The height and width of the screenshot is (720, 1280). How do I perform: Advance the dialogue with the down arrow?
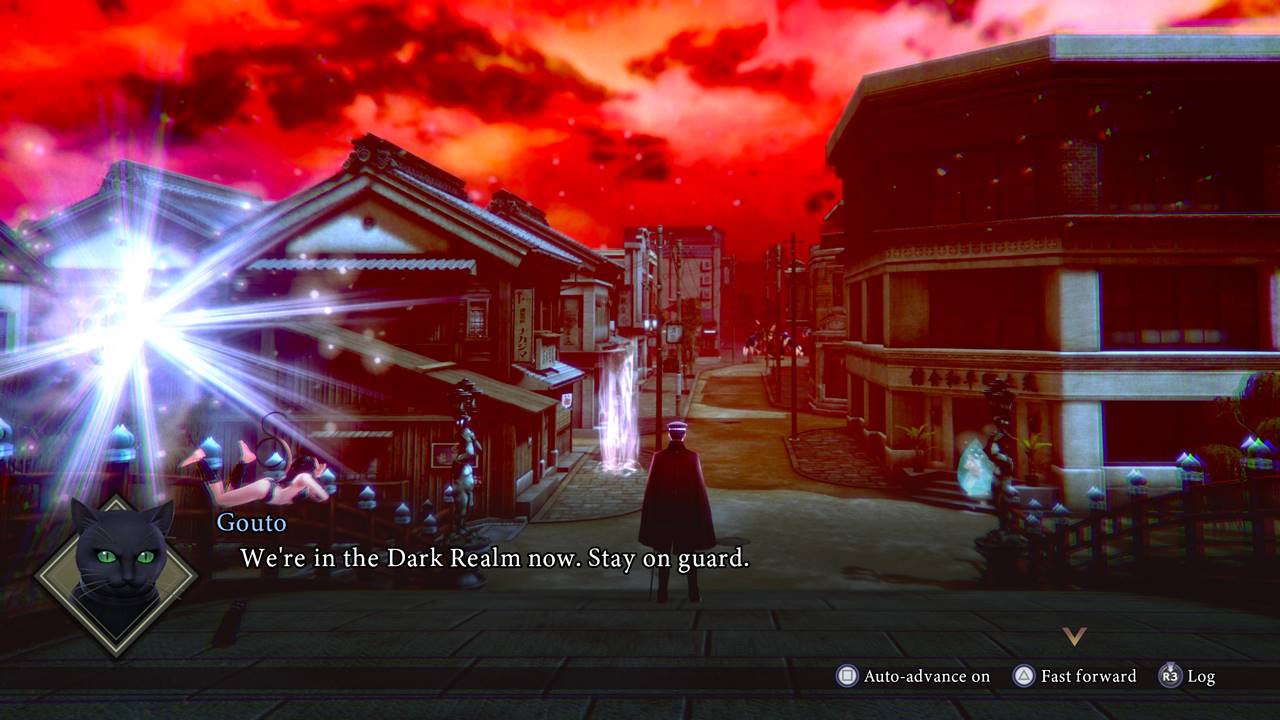click(1074, 637)
